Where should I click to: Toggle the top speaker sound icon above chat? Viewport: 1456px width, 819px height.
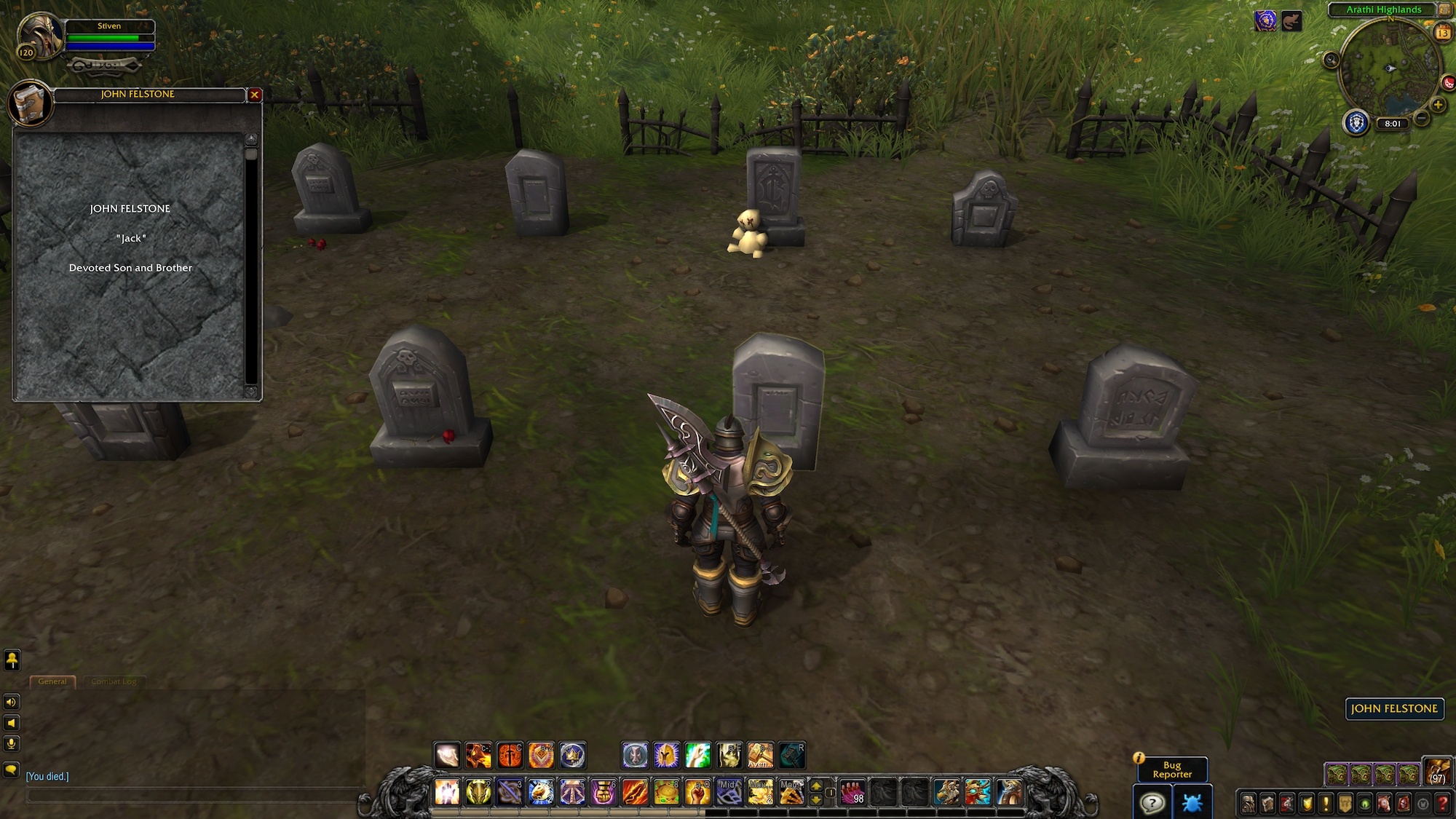[12, 702]
